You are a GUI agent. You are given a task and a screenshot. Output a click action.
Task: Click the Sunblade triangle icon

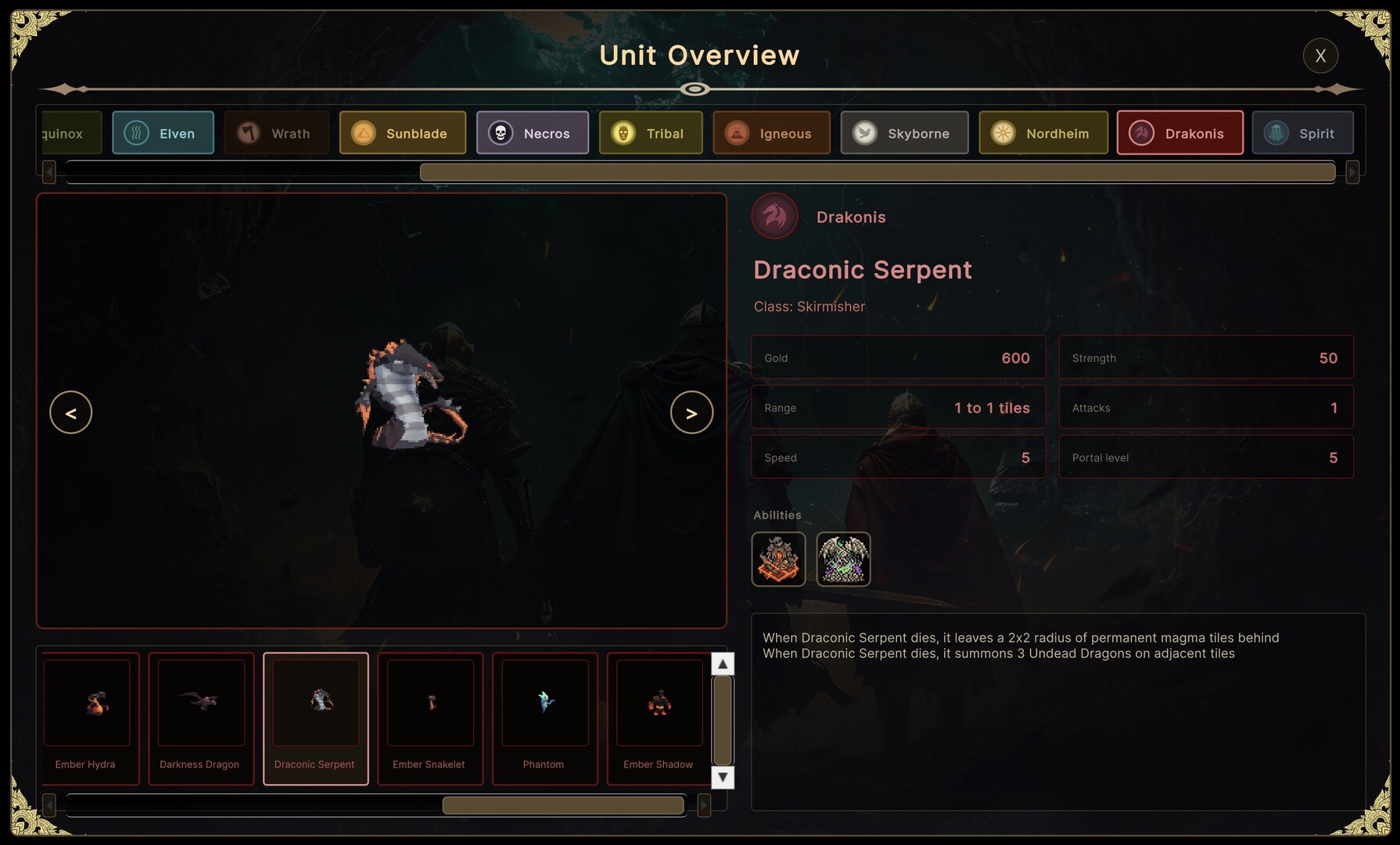pyautogui.click(x=364, y=133)
